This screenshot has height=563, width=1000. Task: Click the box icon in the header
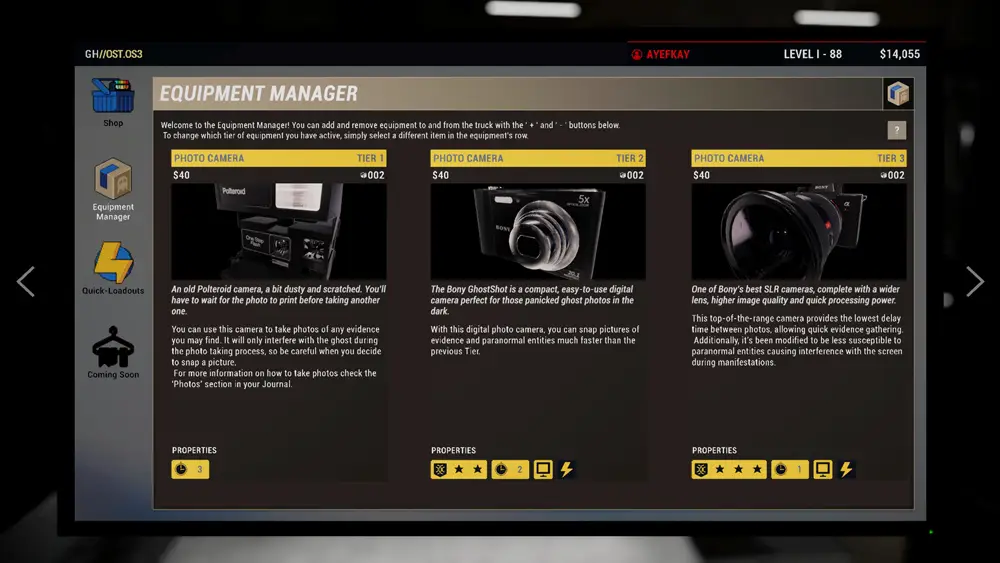coord(897,94)
